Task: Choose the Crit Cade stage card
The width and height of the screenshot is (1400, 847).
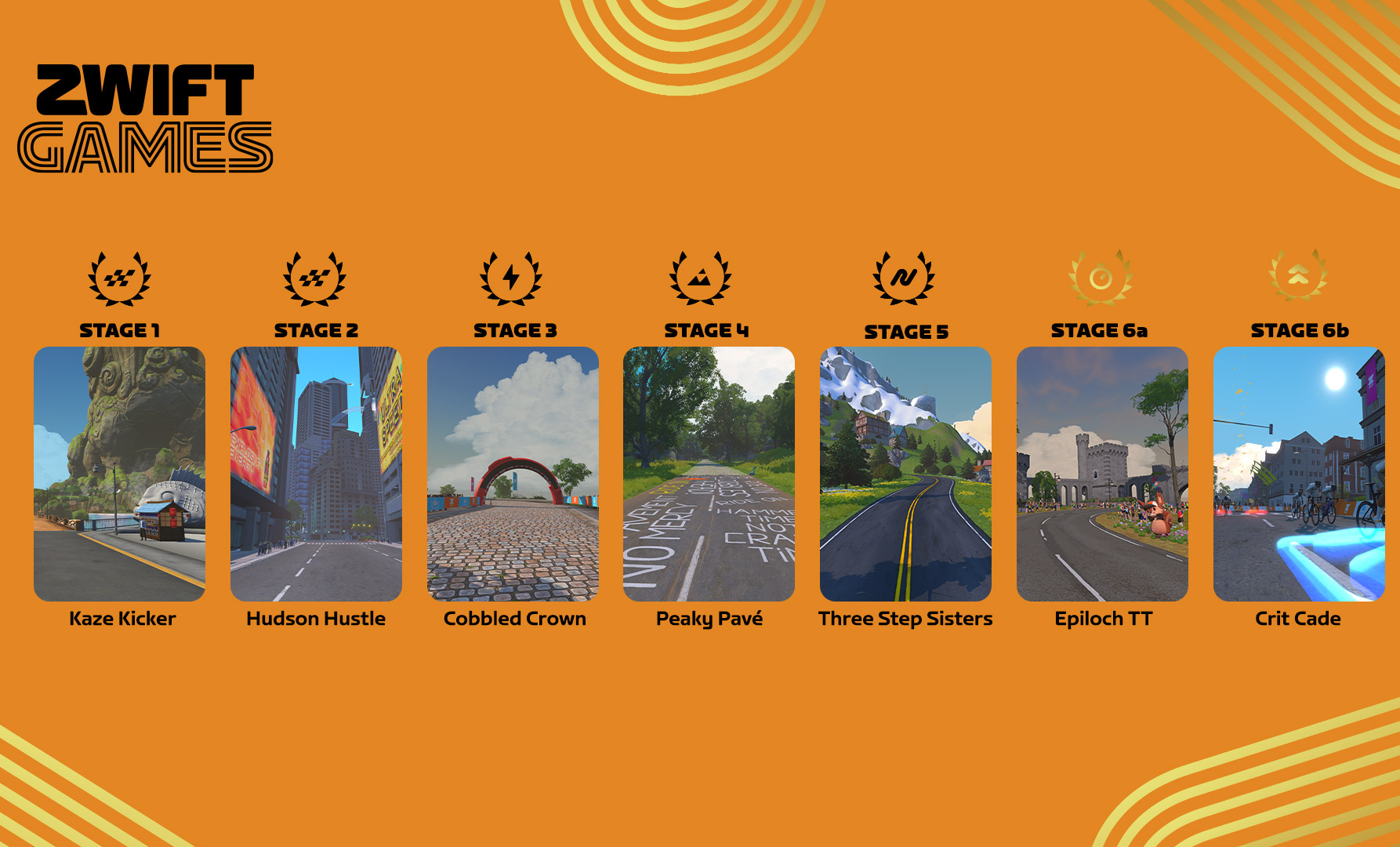Action: (x=1299, y=474)
